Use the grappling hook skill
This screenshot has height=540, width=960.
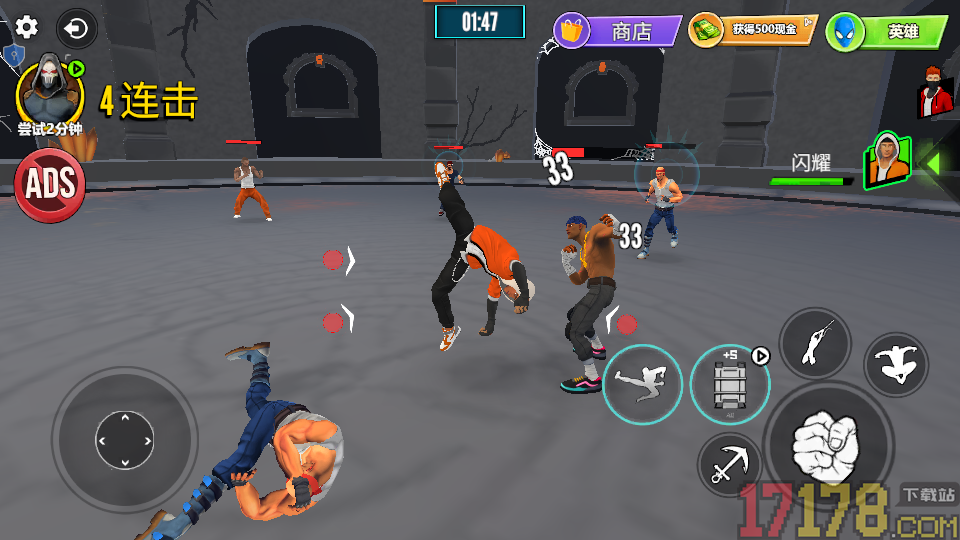click(x=731, y=465)
